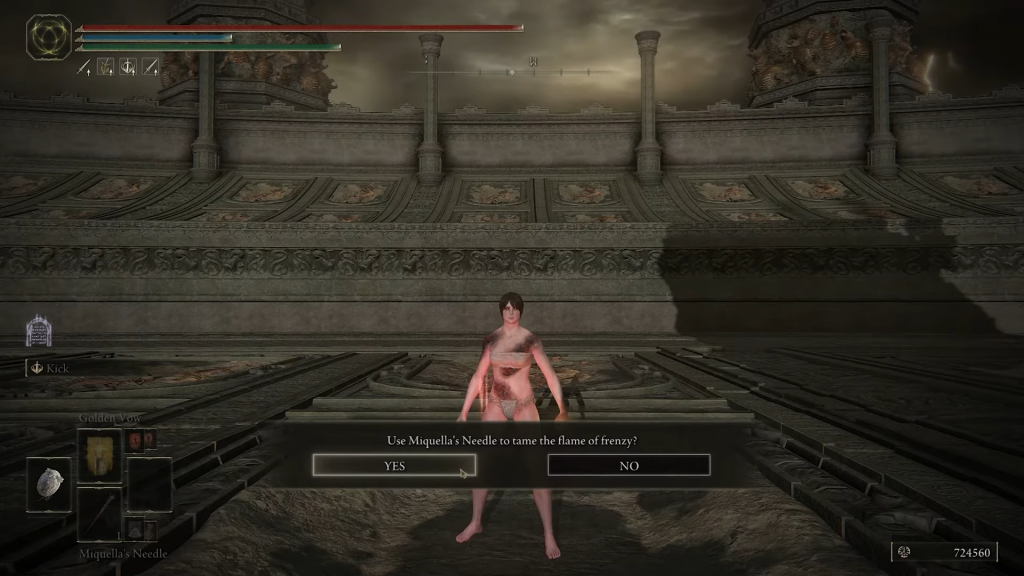Screen dimensions: 1024x576
Task: Select the Miquella's Needle quick item slot
Action: [100, 514]
